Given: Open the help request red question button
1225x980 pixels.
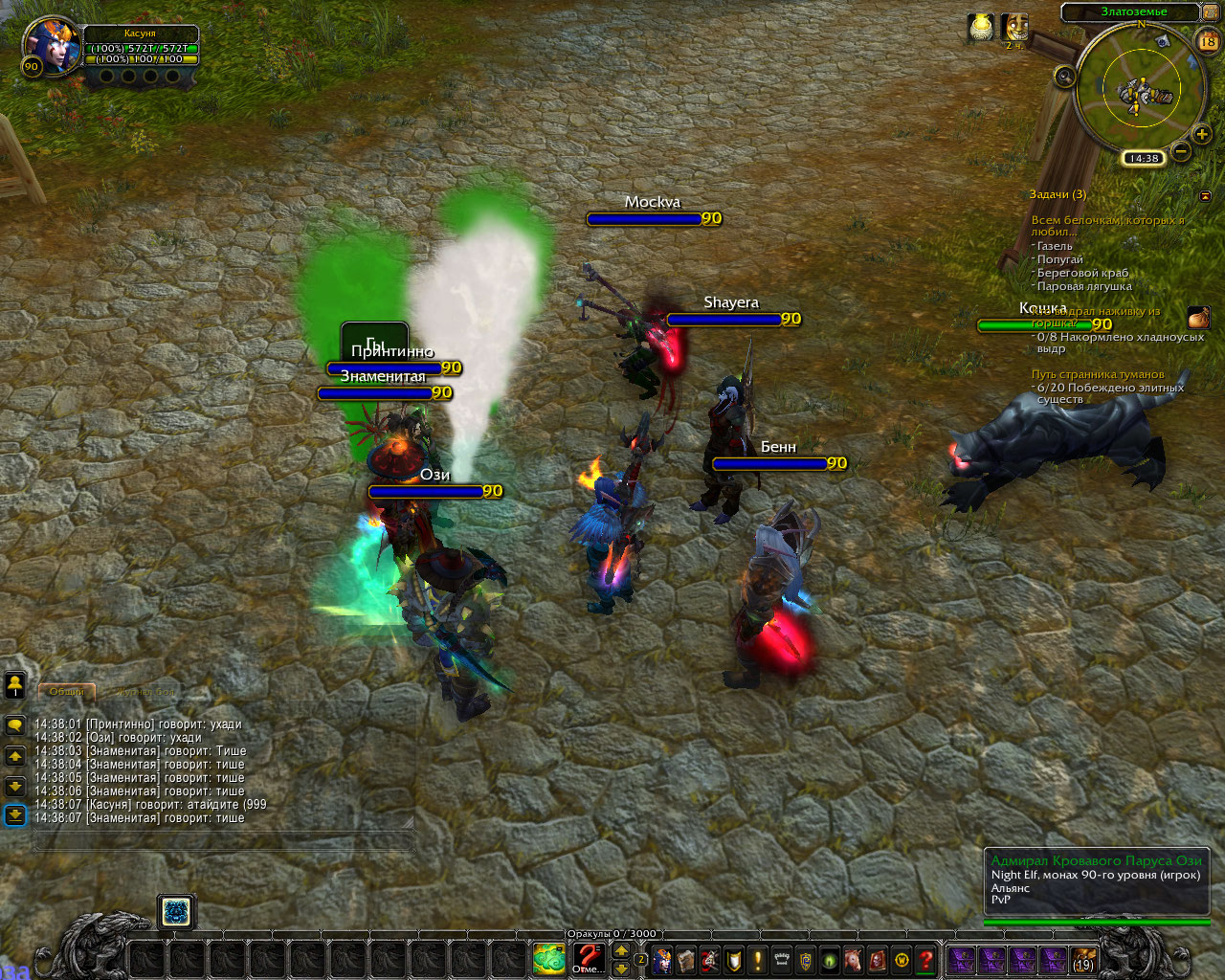Looking at the screenshot, I should [x=925, y=959].
